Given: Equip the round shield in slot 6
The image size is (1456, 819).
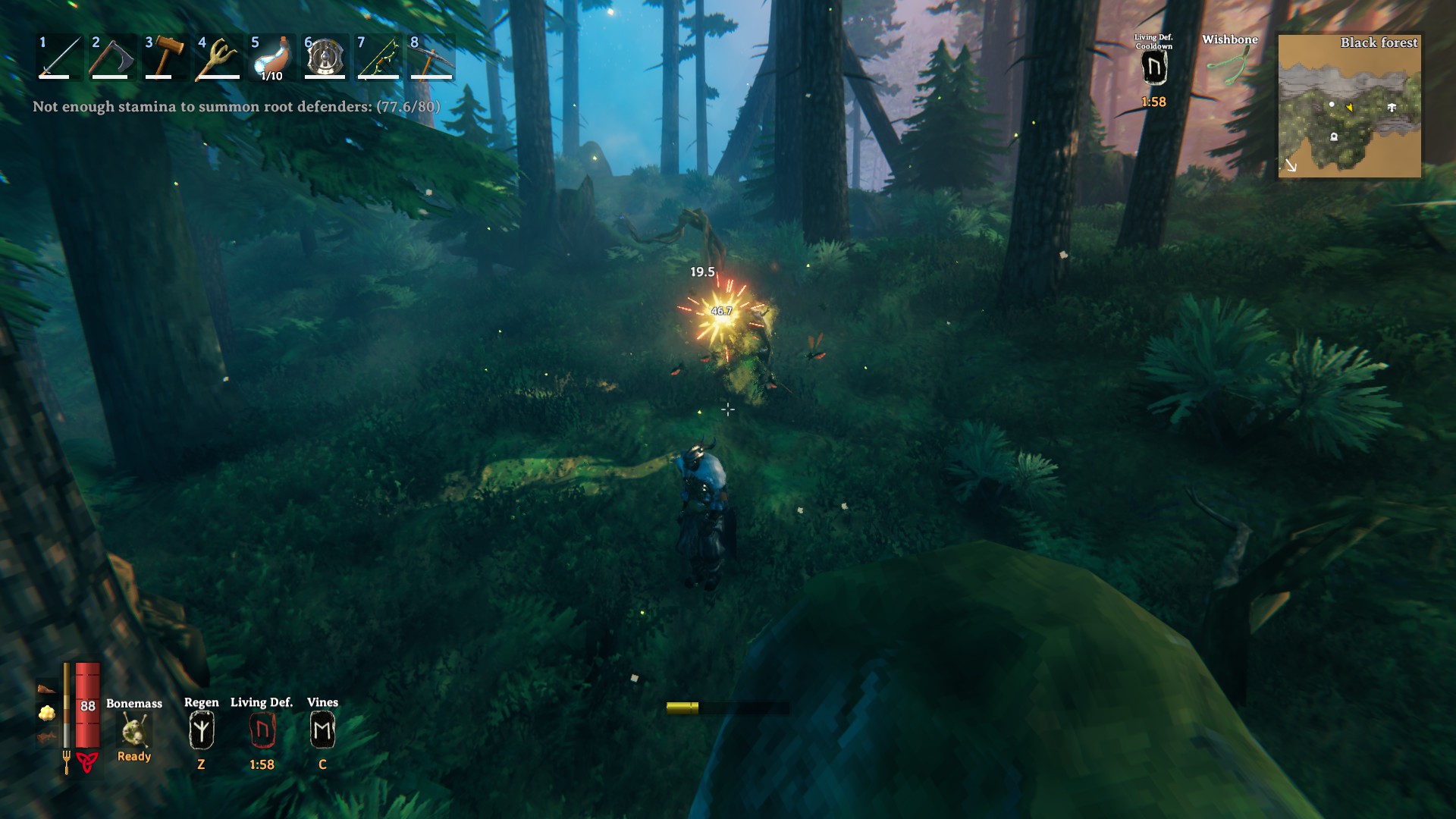Looking at the screenshot, I should 325,57.
